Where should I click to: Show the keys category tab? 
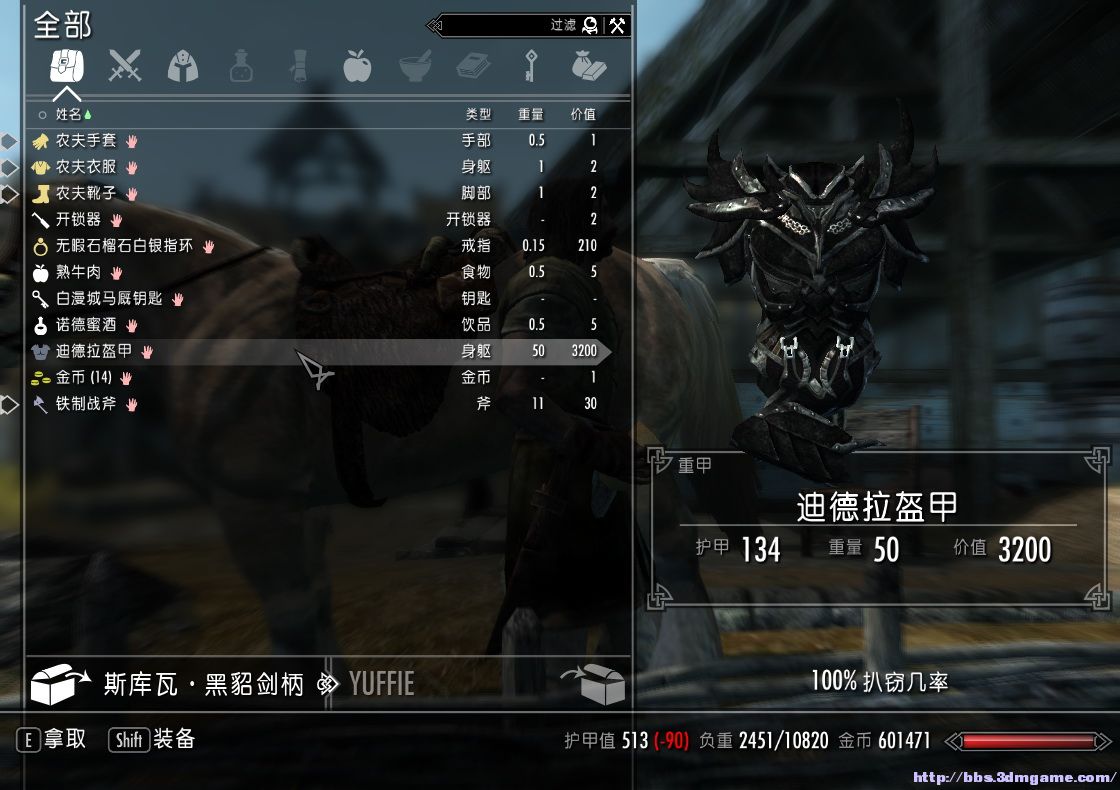529,66
